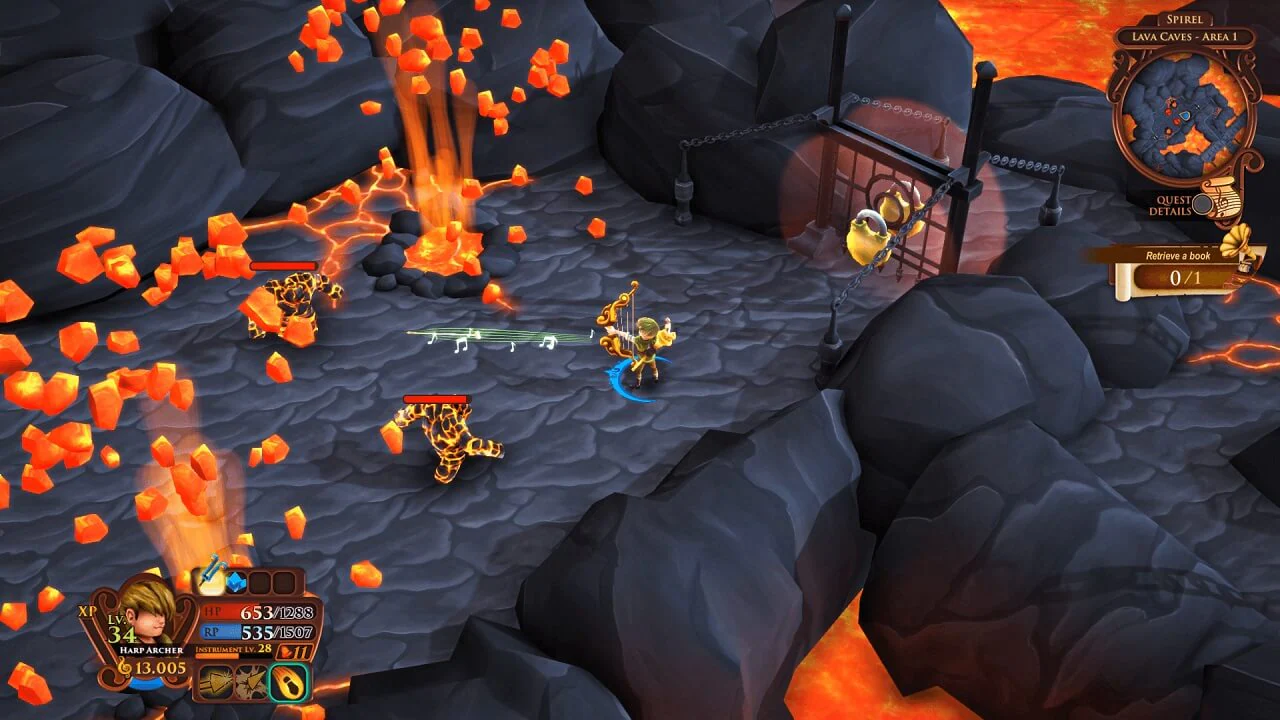Click the Retrieve a book quest entry

pos(1179,255)
